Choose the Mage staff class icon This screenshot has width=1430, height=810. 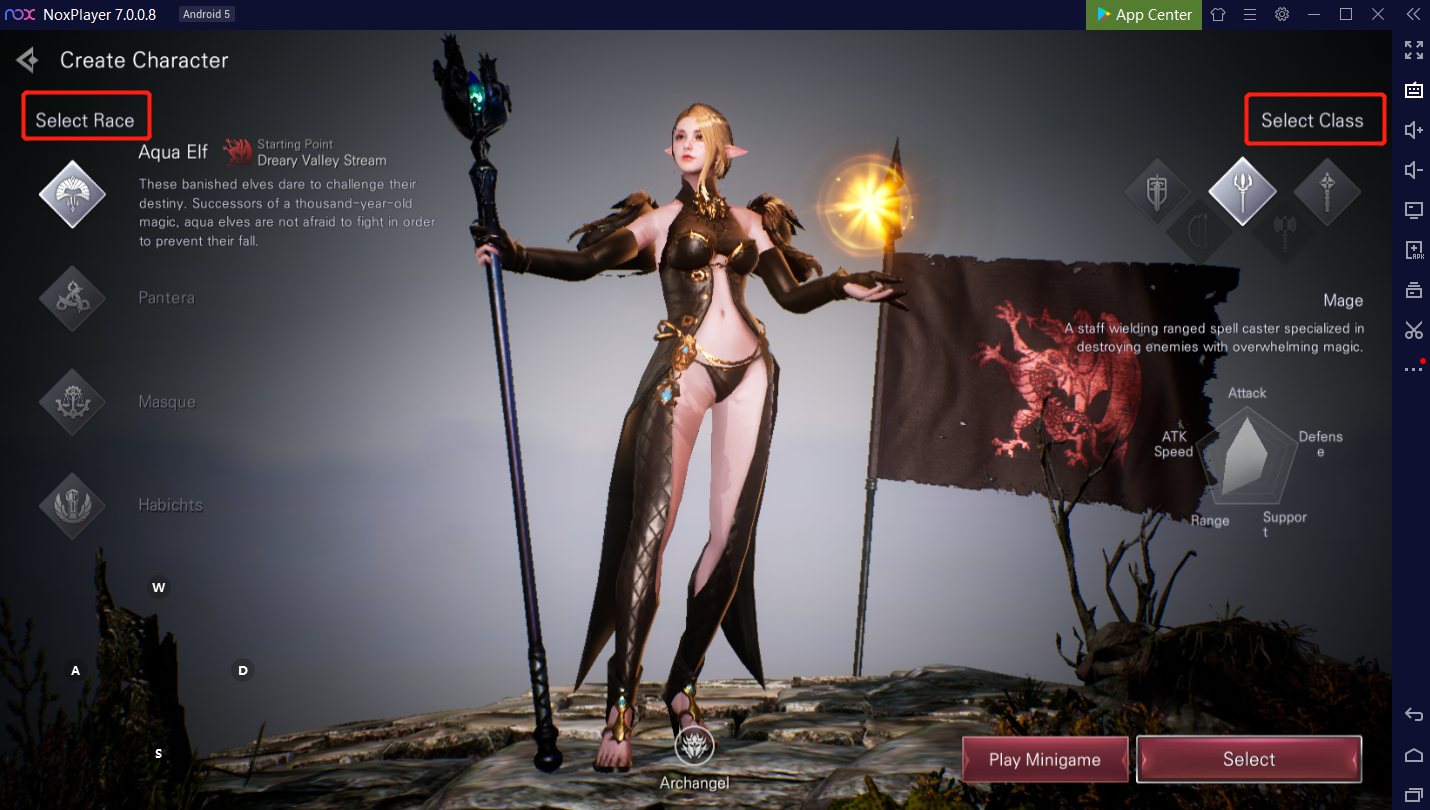tap(1242, 190)
